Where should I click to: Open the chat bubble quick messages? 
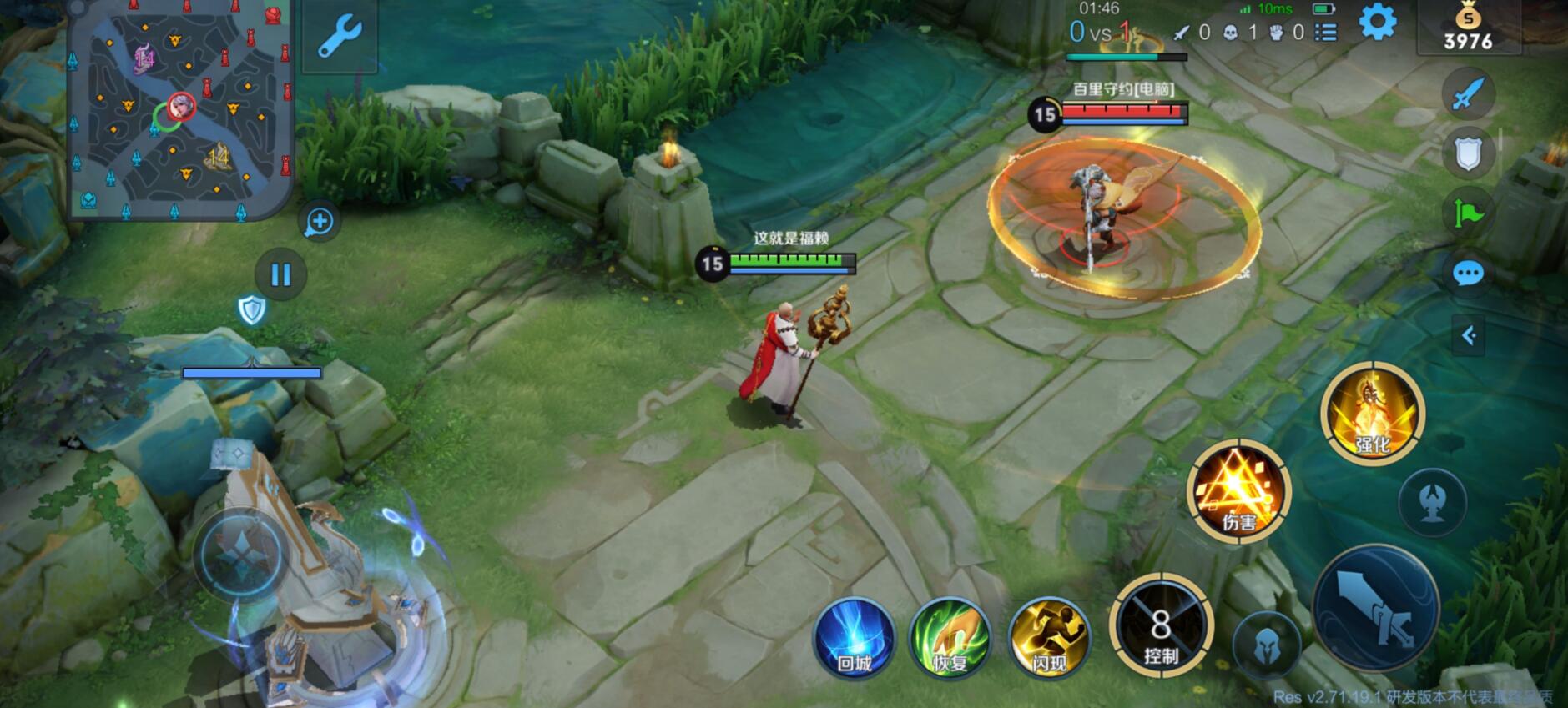click(1468, 274)
